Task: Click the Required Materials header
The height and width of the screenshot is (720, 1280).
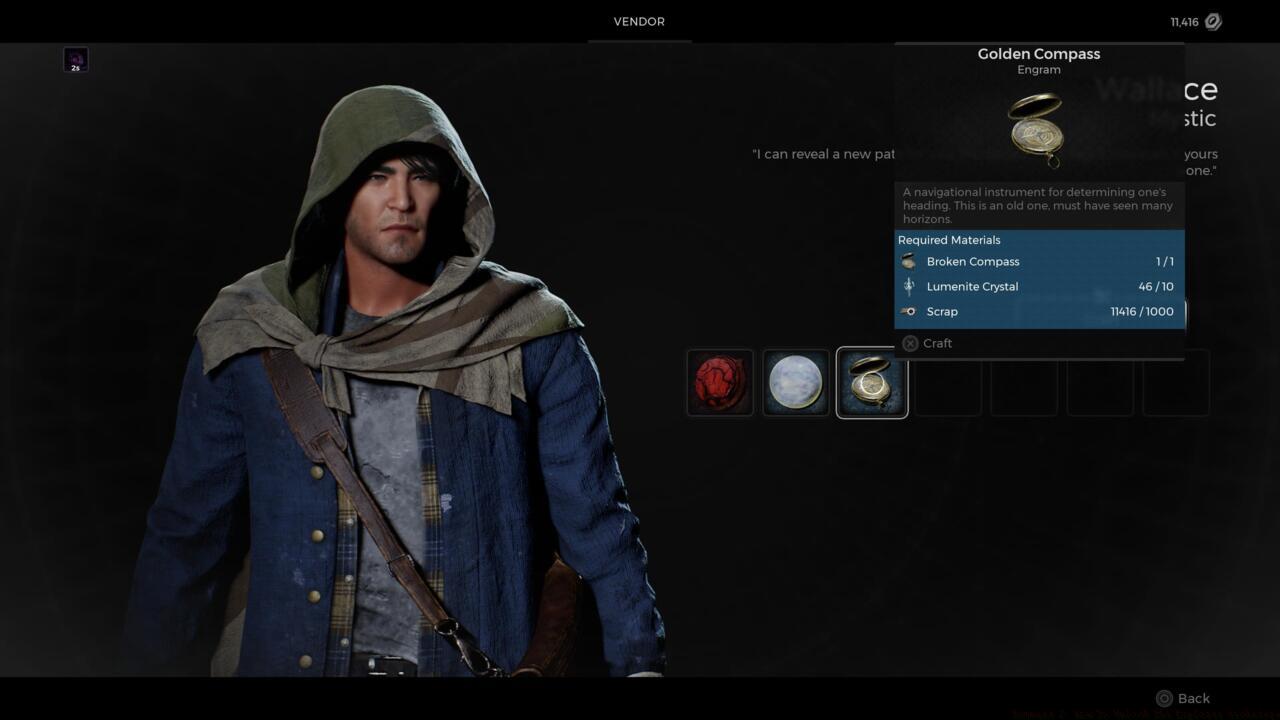Action: [x=948, y=240]
